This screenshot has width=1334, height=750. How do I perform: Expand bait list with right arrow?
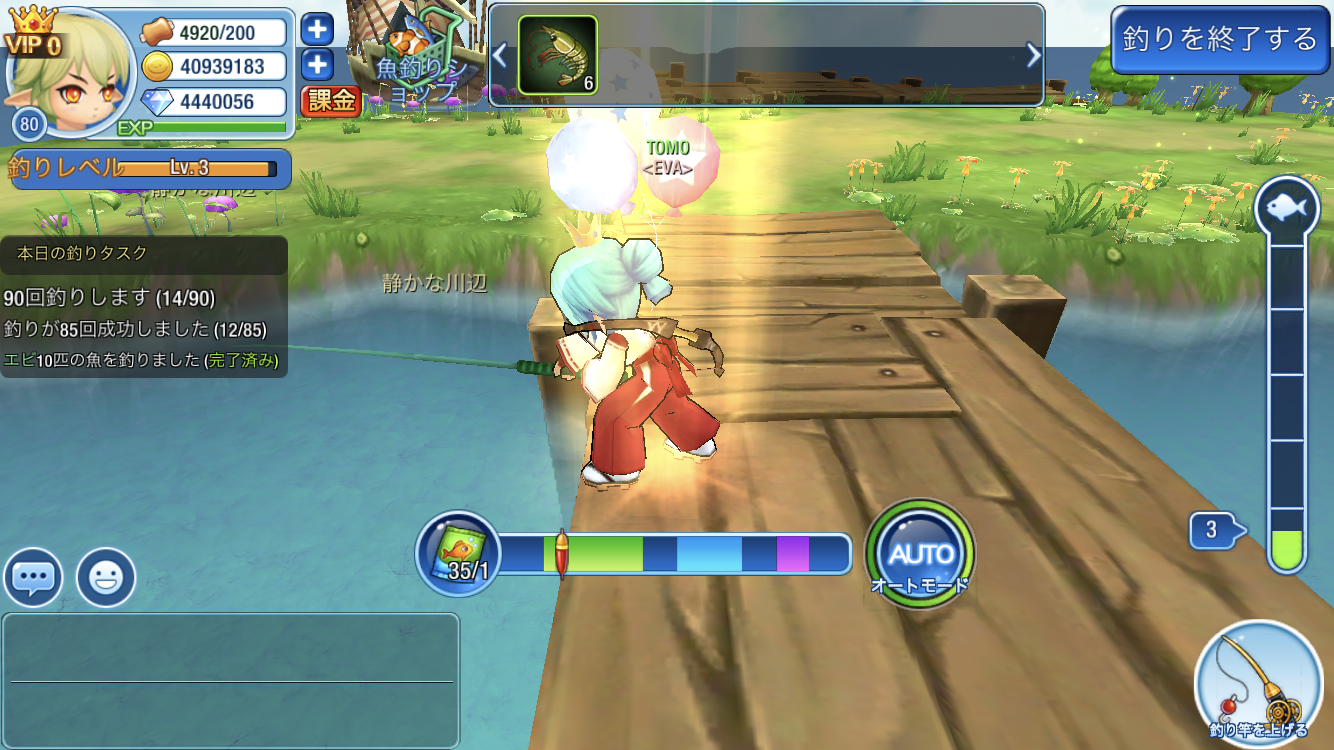[x=1034, y=55]
